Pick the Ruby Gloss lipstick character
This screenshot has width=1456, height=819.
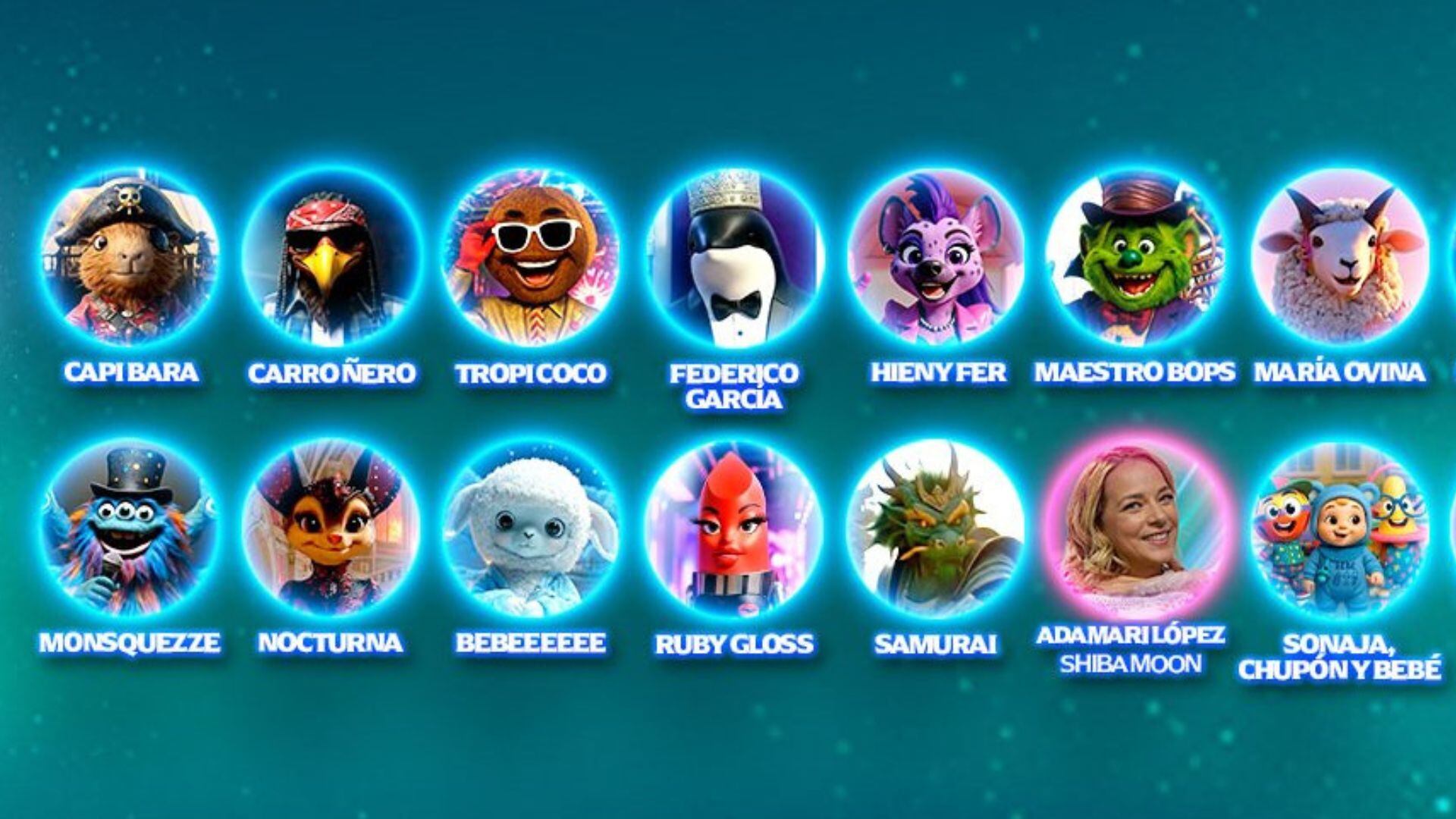click(733, 529)
